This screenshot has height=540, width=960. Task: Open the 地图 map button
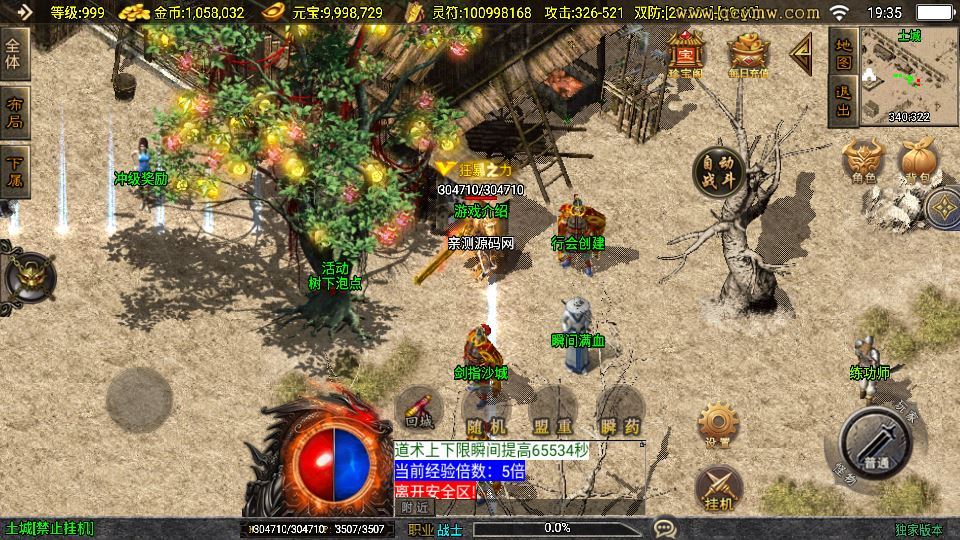pyautogui.click(x=843, y=54)
